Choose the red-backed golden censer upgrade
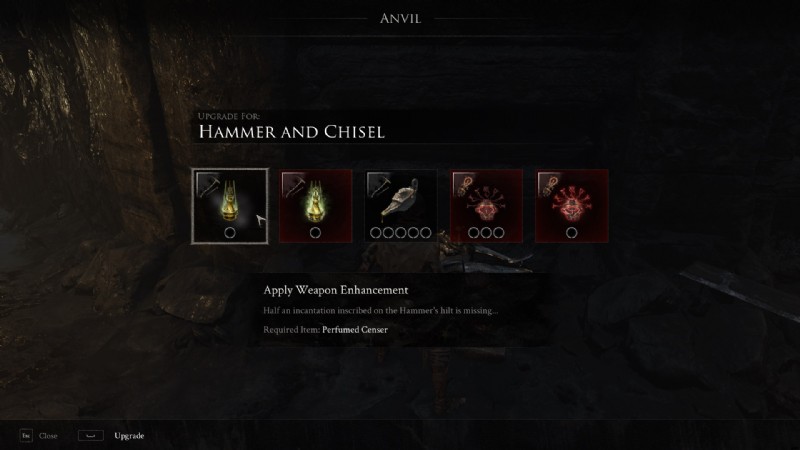The width and height of the screenshot is (800, 450). pos(315,206)
